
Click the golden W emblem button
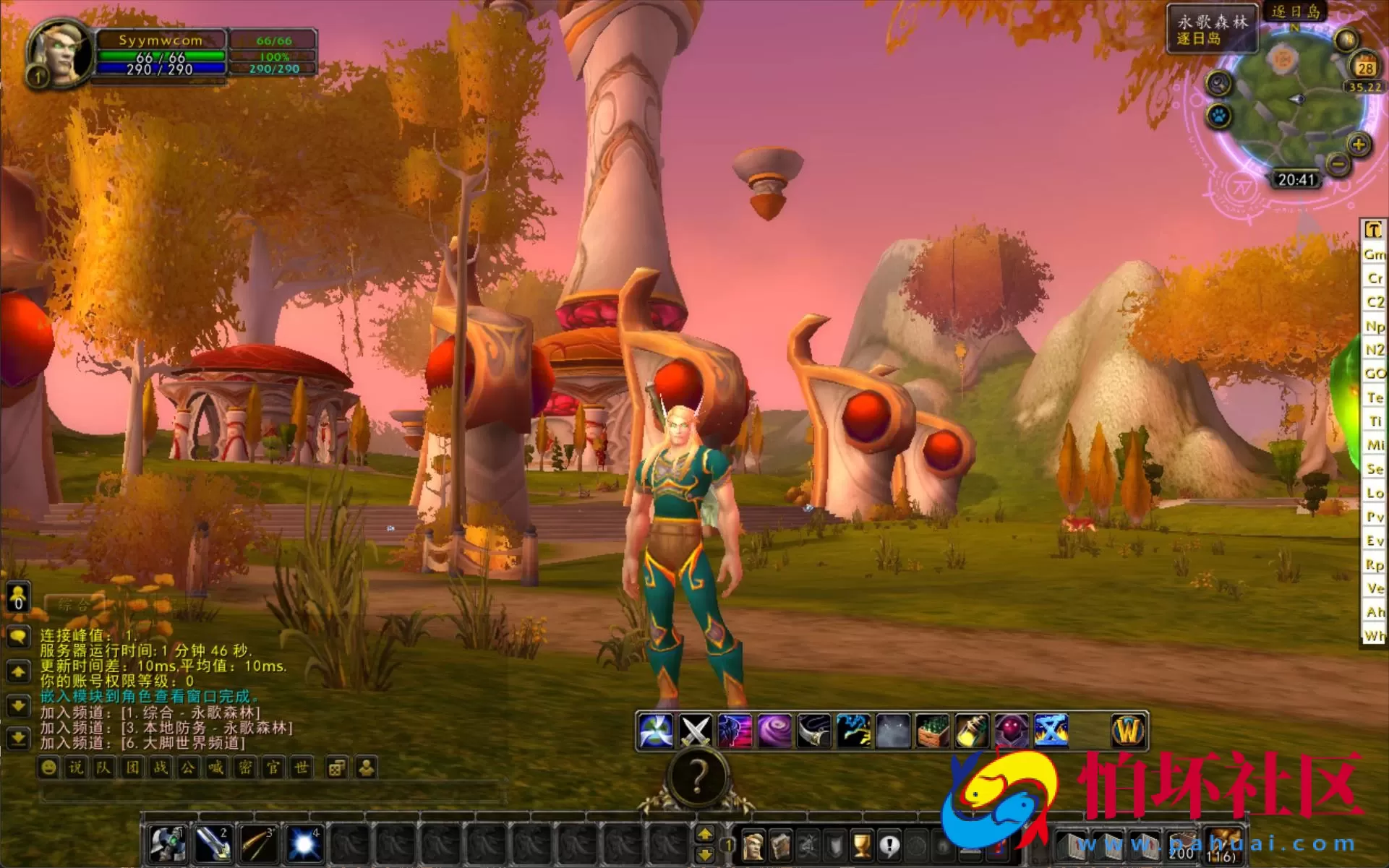pyautogui.click(x=1127, y=731)
